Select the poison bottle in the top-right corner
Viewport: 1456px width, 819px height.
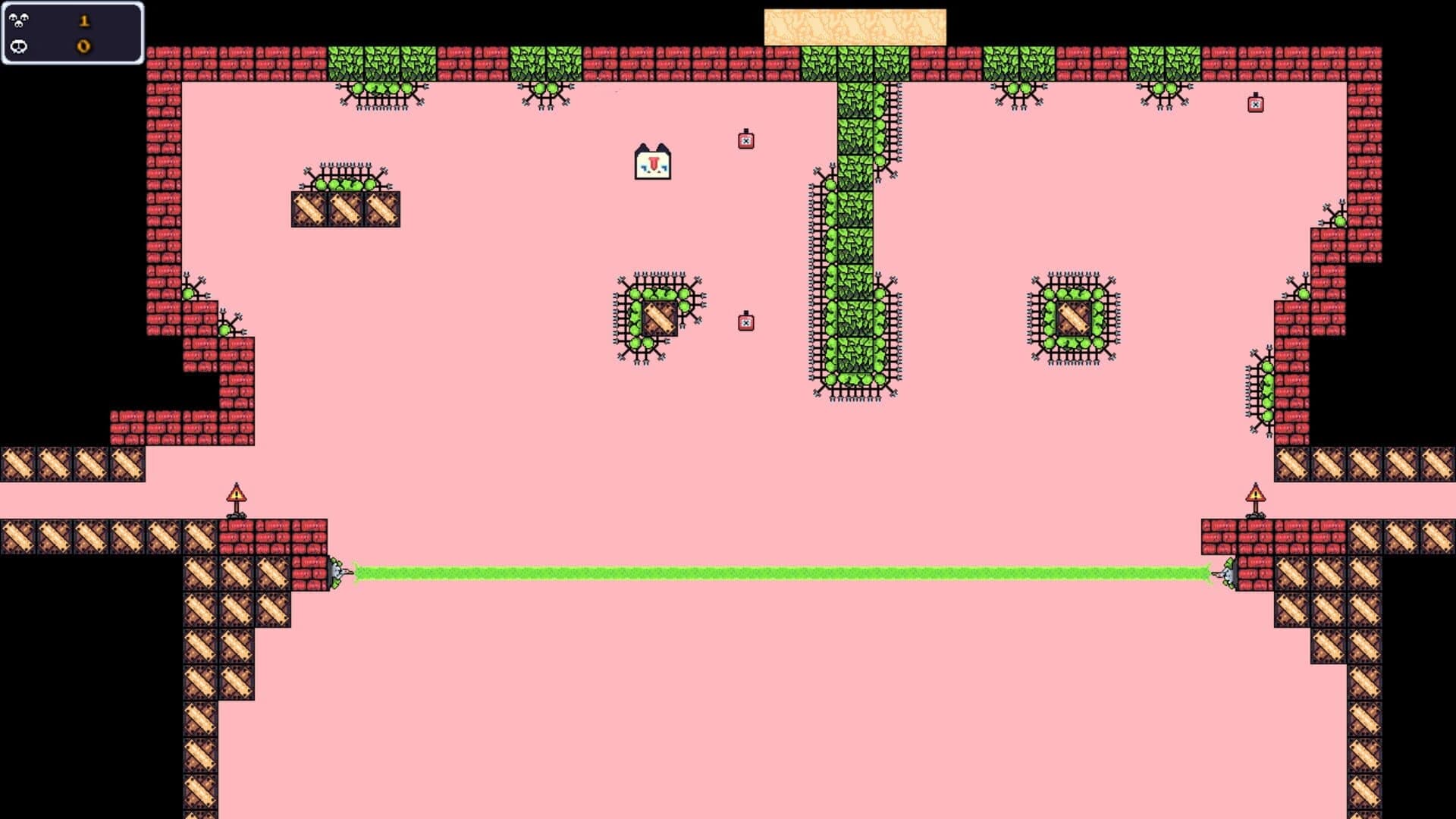tap(1257, 104)
